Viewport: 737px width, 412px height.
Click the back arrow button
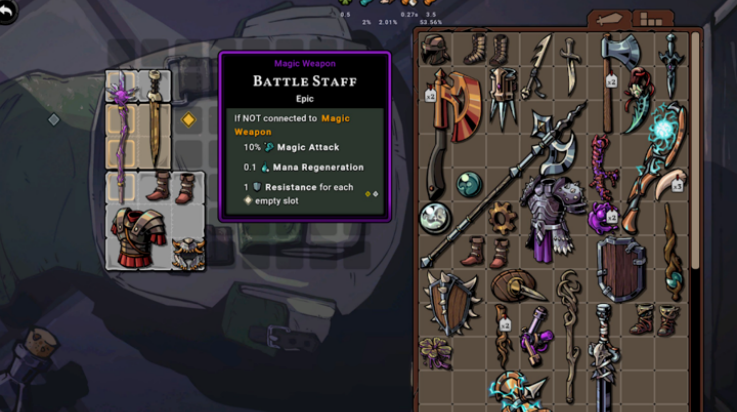pyautogui.click(x=9, y=9)
